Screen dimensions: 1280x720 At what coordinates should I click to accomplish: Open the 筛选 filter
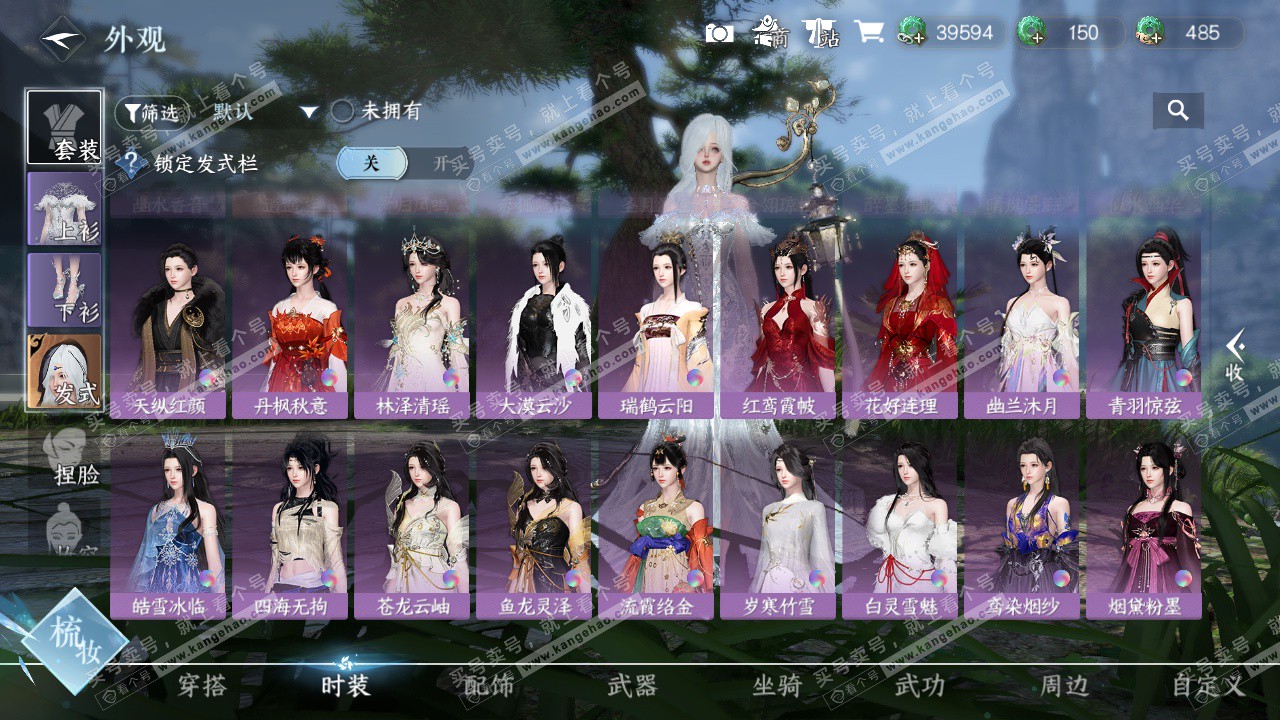coord(152,112)
